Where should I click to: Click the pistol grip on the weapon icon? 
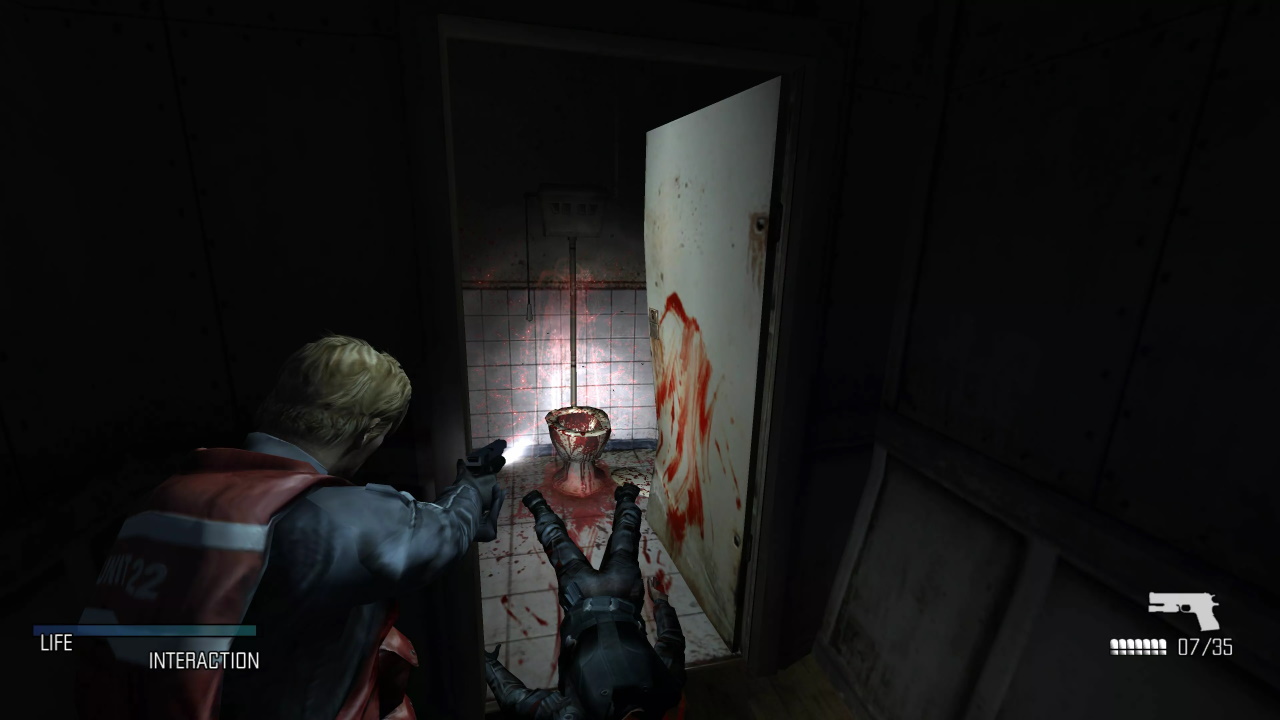coord(1207,620)
